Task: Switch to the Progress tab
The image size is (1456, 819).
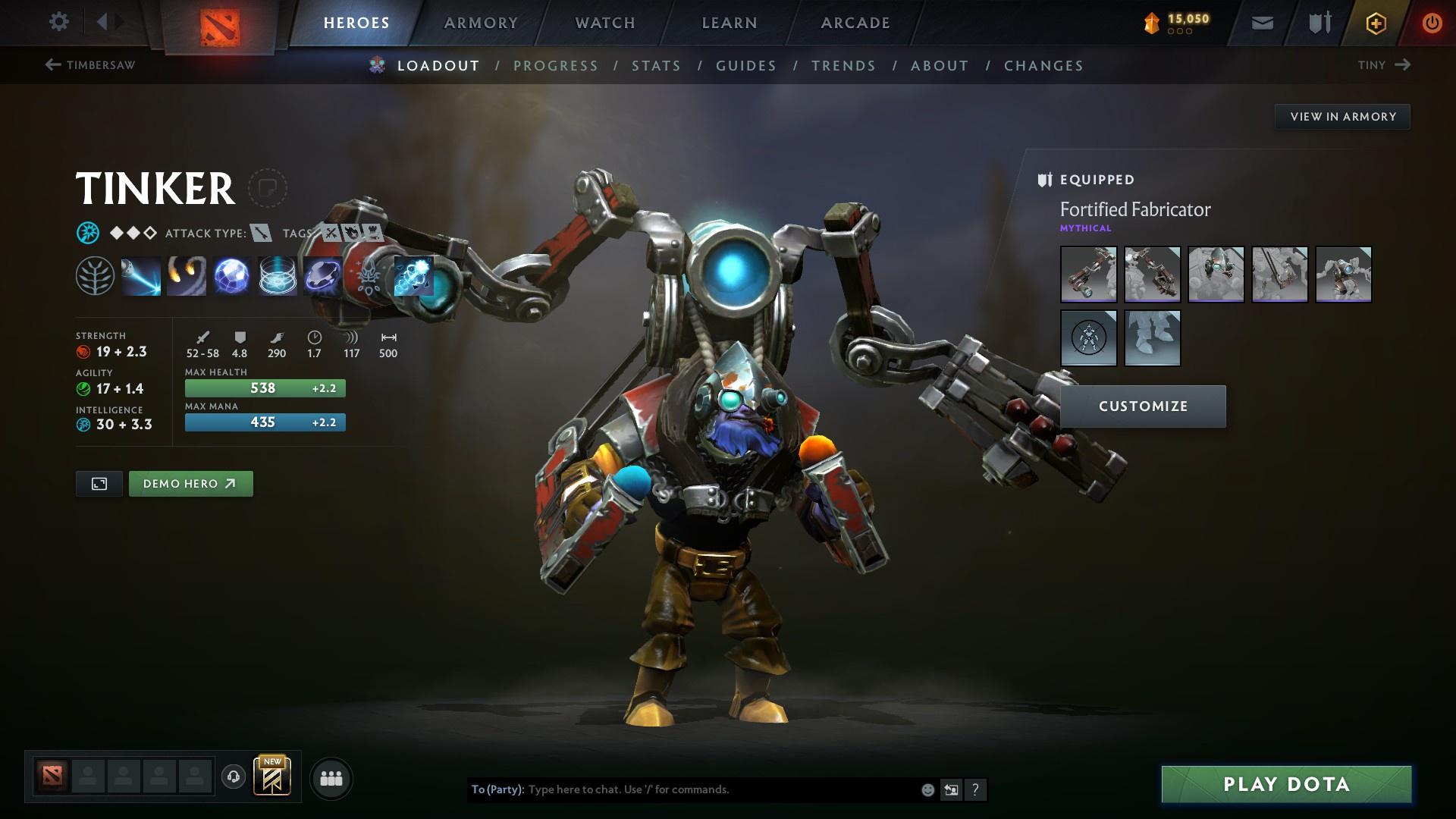Action: pos(556,66)
